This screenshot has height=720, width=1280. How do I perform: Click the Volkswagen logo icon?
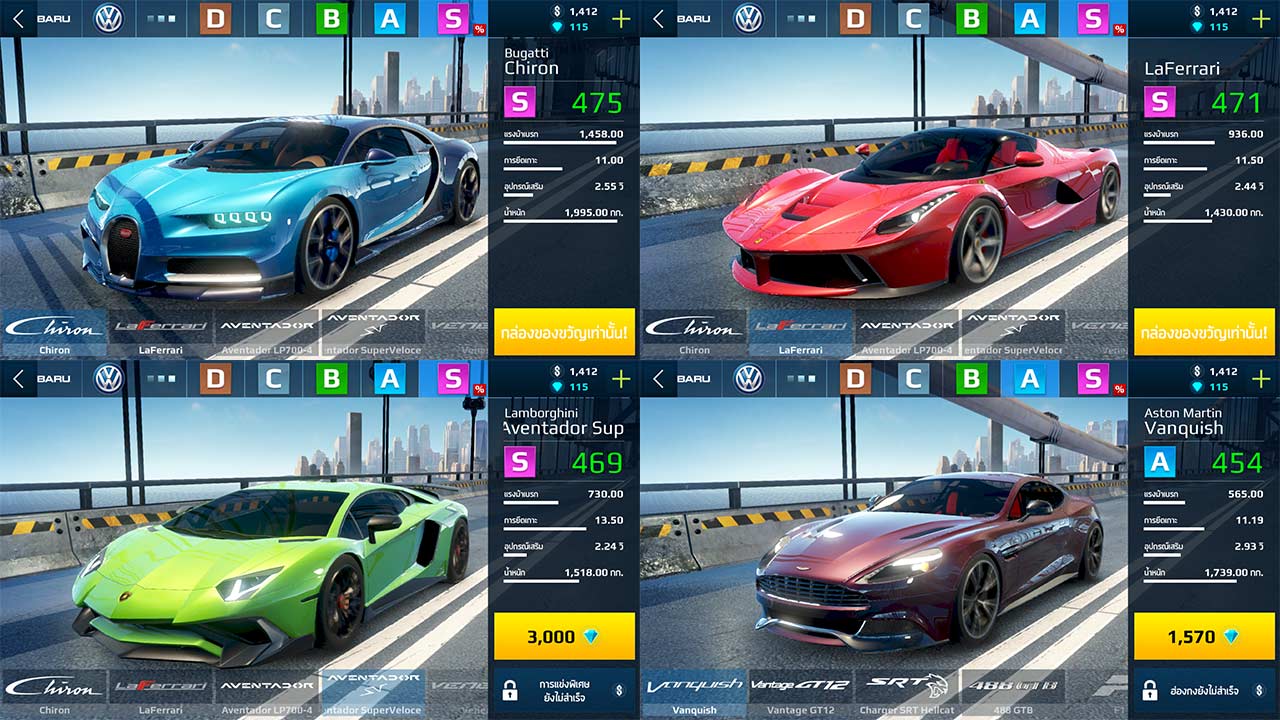click(107, 17)
